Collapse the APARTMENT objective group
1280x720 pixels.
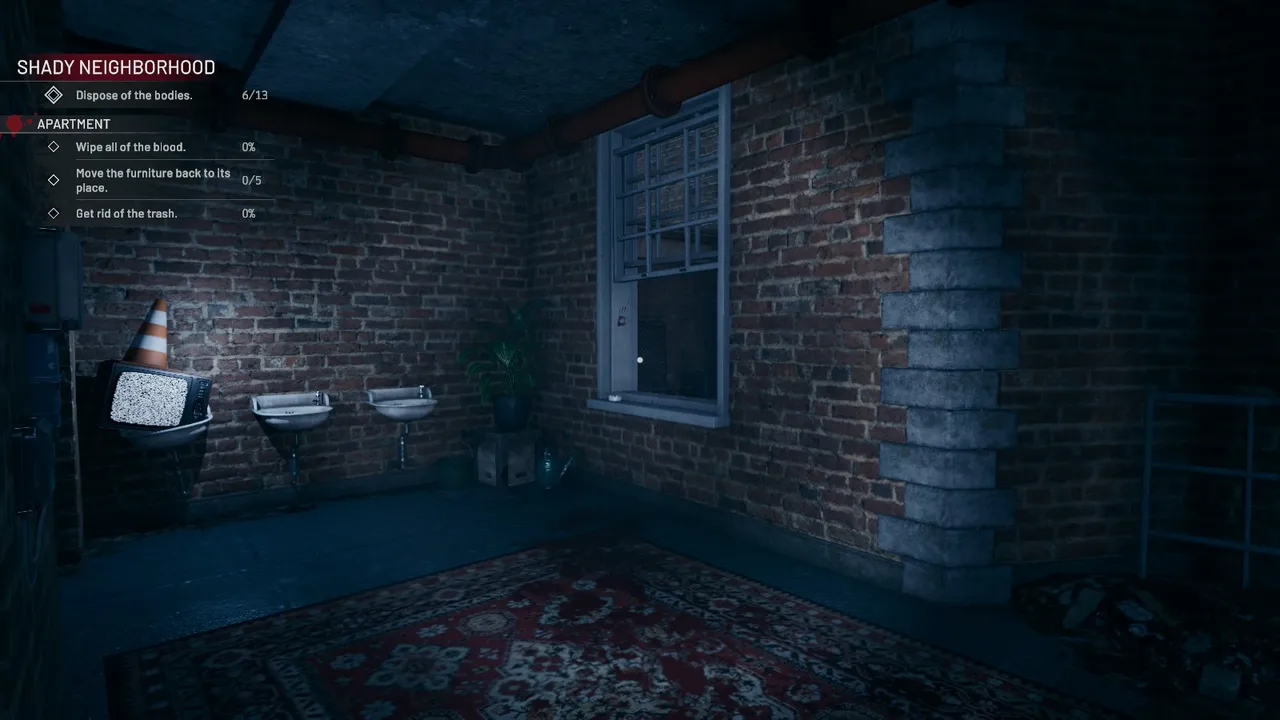coord(74,123)
